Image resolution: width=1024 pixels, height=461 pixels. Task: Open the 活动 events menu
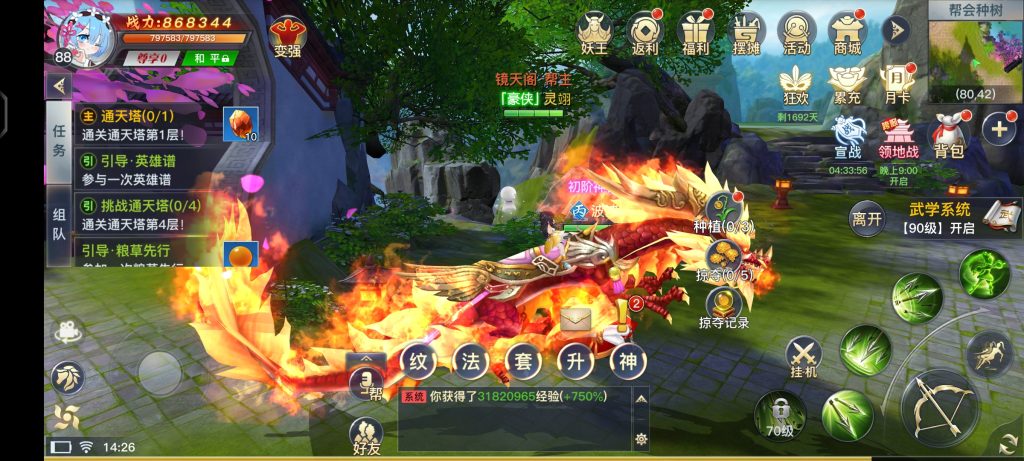pyautogui.click(x=797, y=32)
